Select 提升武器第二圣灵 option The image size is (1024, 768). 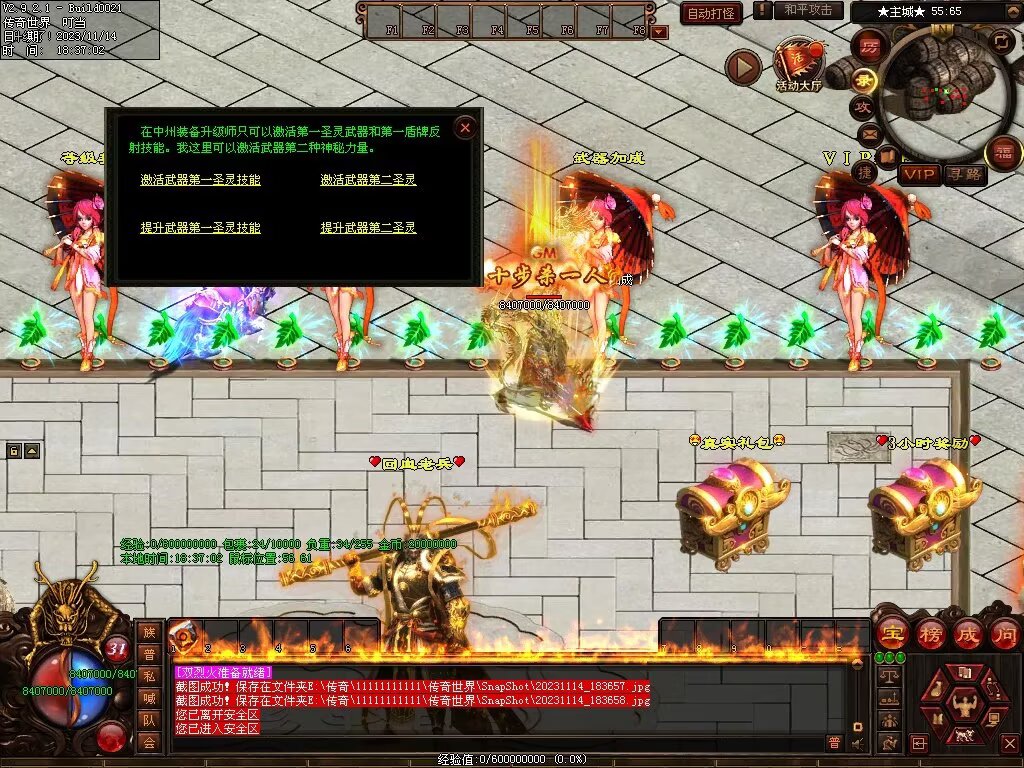coord(368,228)
